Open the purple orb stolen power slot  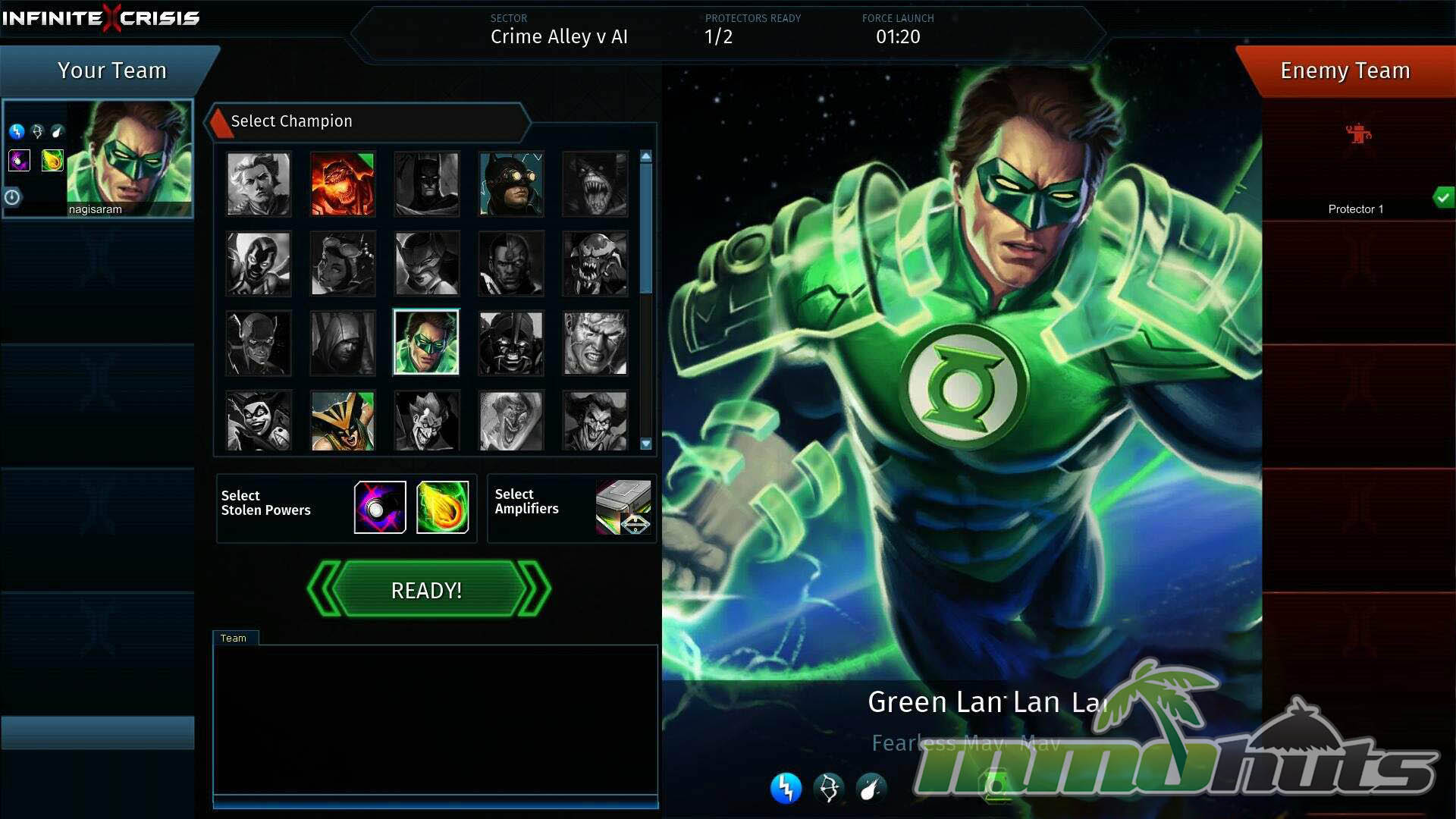[380, 507]
